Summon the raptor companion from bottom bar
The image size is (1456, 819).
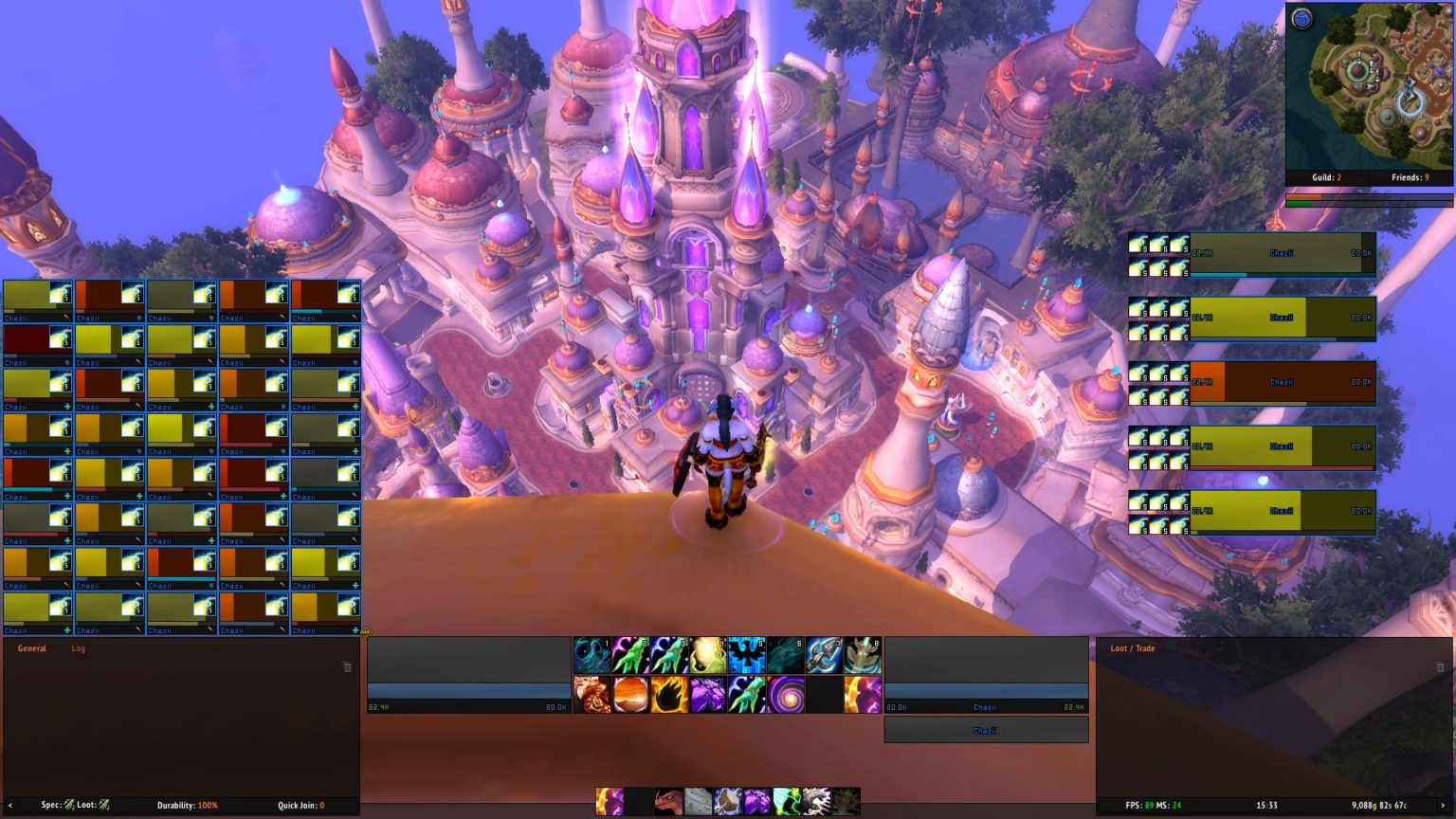pos(668,803)
